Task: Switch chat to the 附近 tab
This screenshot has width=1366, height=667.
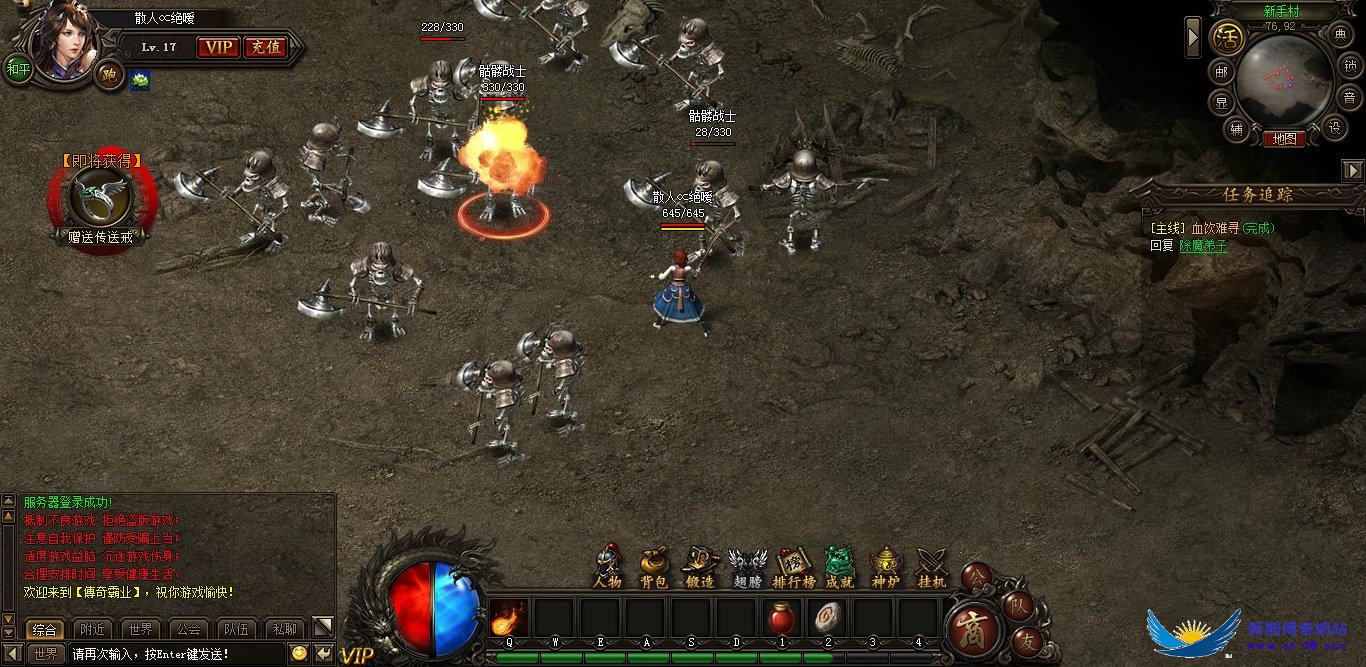Action: pos(93,629)
